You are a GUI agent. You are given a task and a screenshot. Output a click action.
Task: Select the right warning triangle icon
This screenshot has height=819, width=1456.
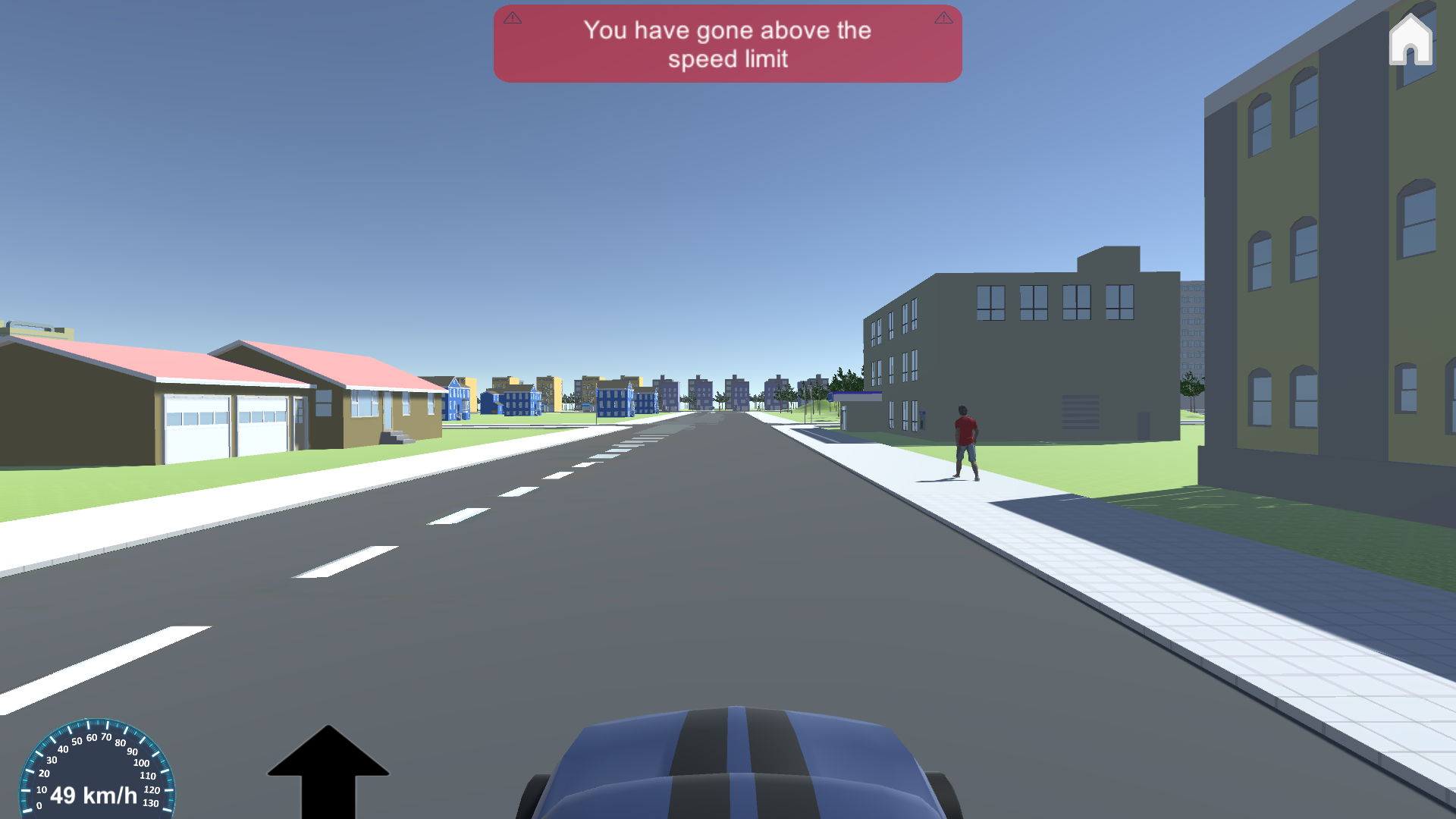click(943, 17)
